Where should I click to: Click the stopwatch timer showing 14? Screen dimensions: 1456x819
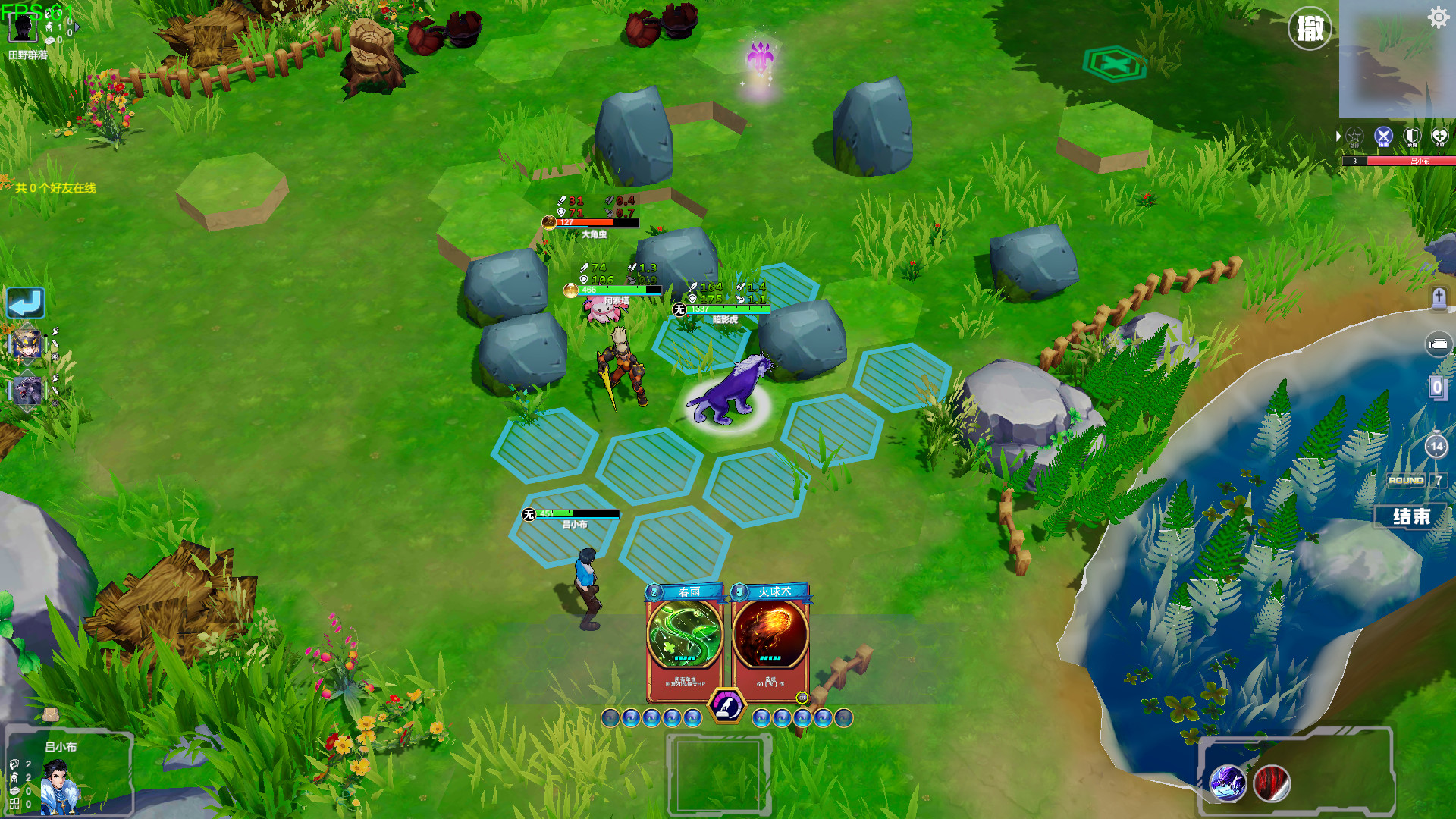pos(1435,447)
